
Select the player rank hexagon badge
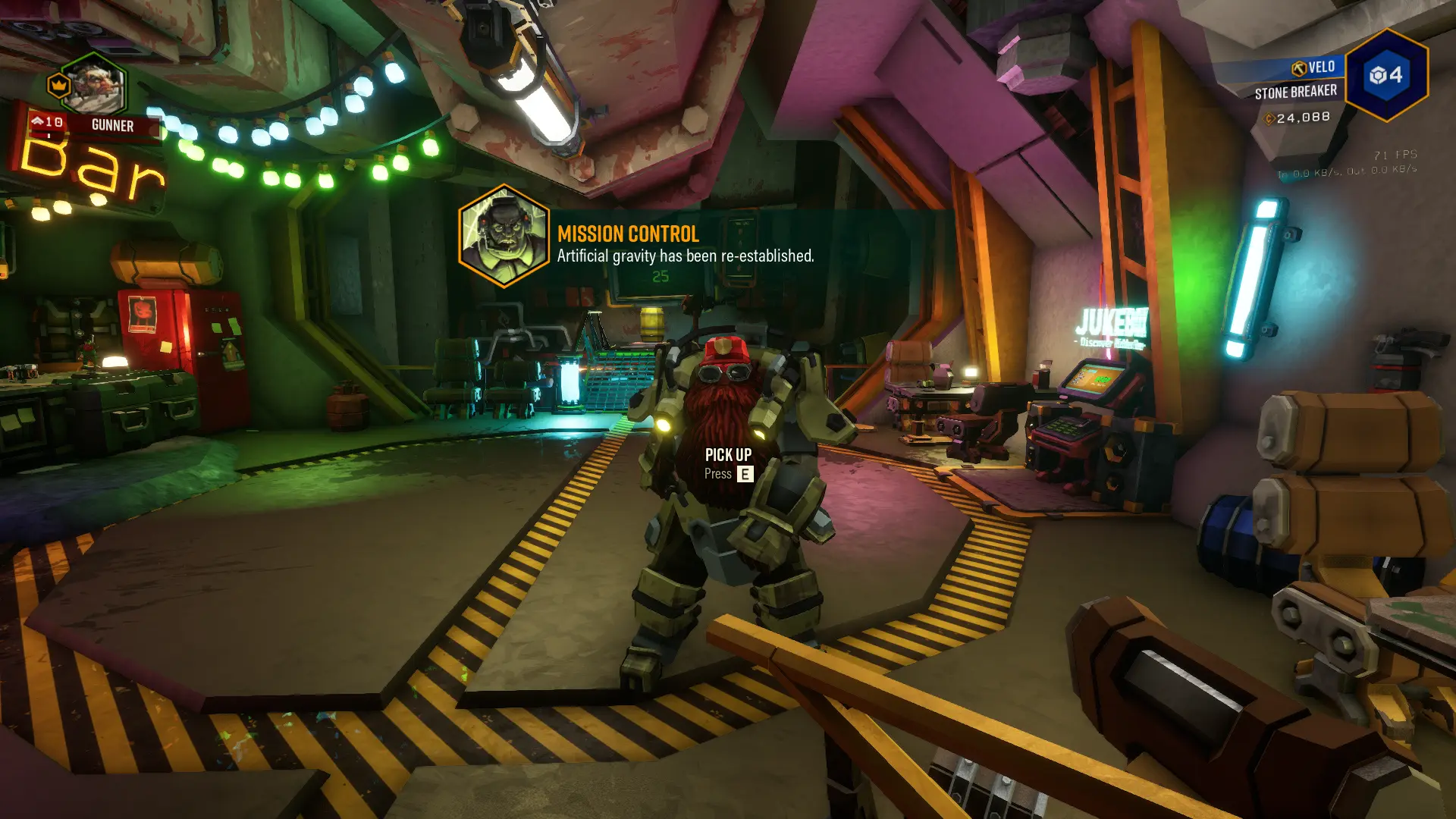point(1386,75)
